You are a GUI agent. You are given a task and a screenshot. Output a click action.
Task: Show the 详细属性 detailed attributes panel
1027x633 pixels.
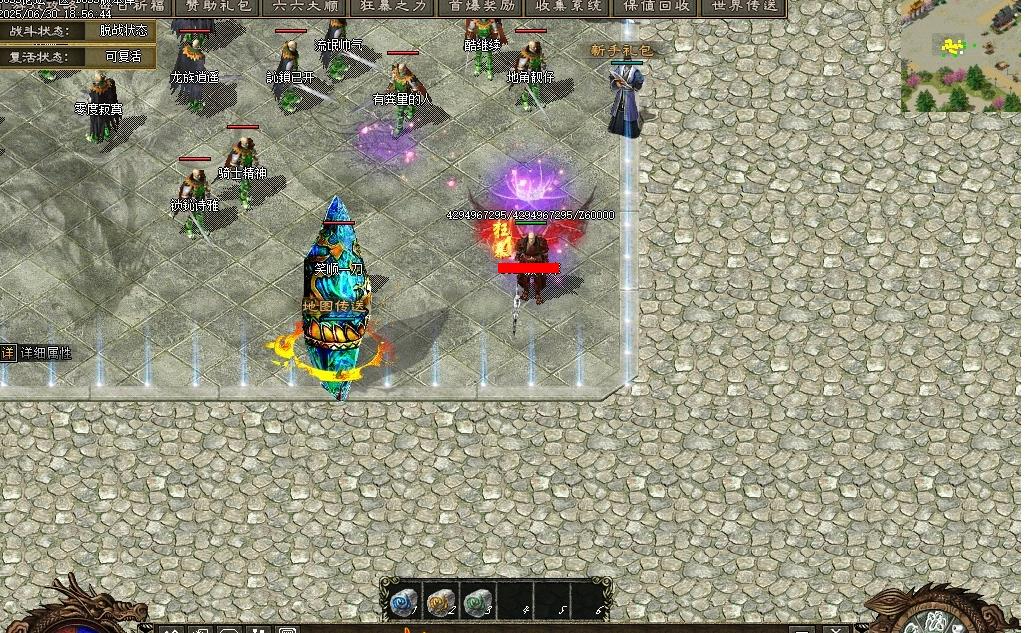pyautogui.click(x=37, y=353)
